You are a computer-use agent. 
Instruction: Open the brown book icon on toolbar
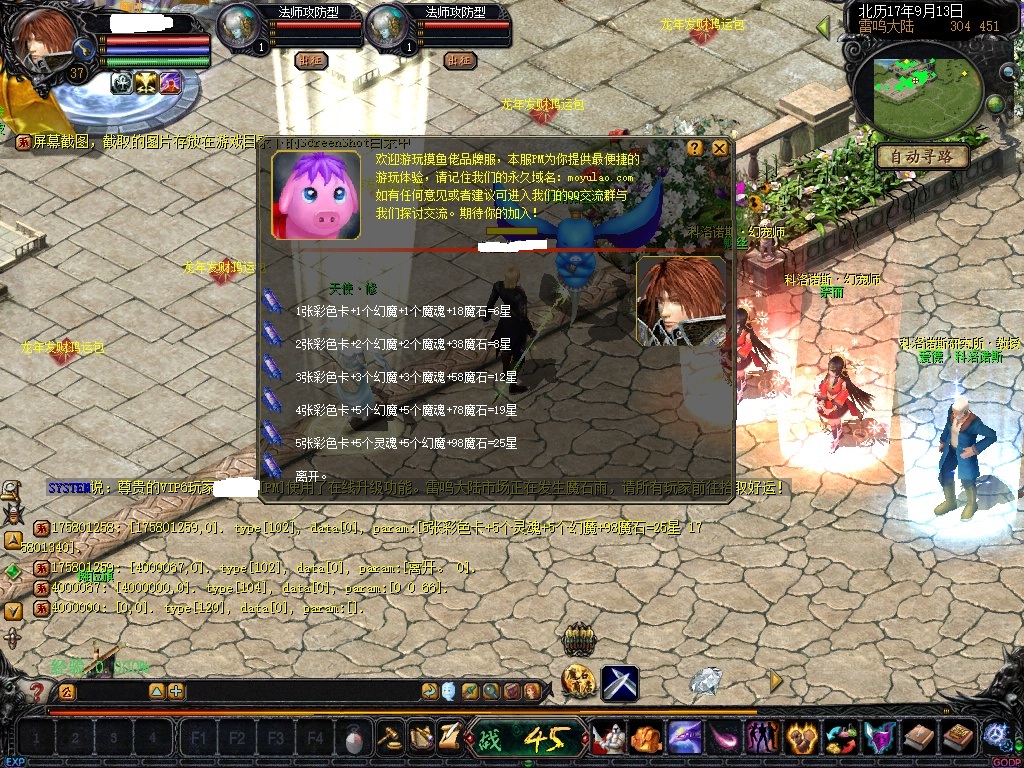919,738
